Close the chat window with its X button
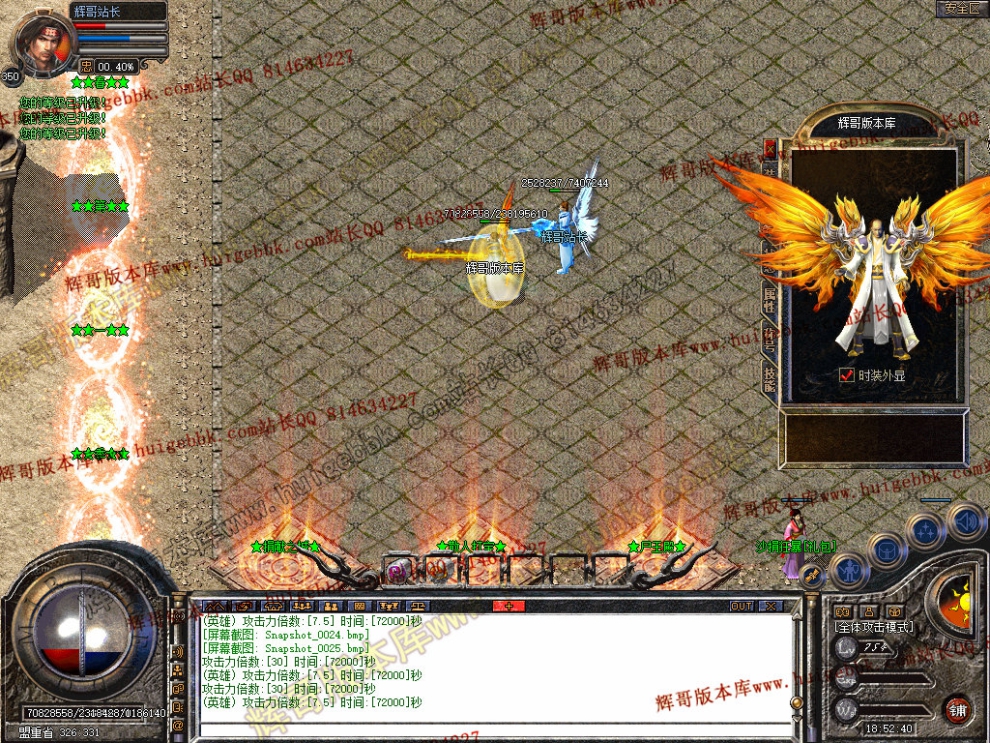Image resolution: width=990 pixels, height=743 pixels. coord(770,606)
